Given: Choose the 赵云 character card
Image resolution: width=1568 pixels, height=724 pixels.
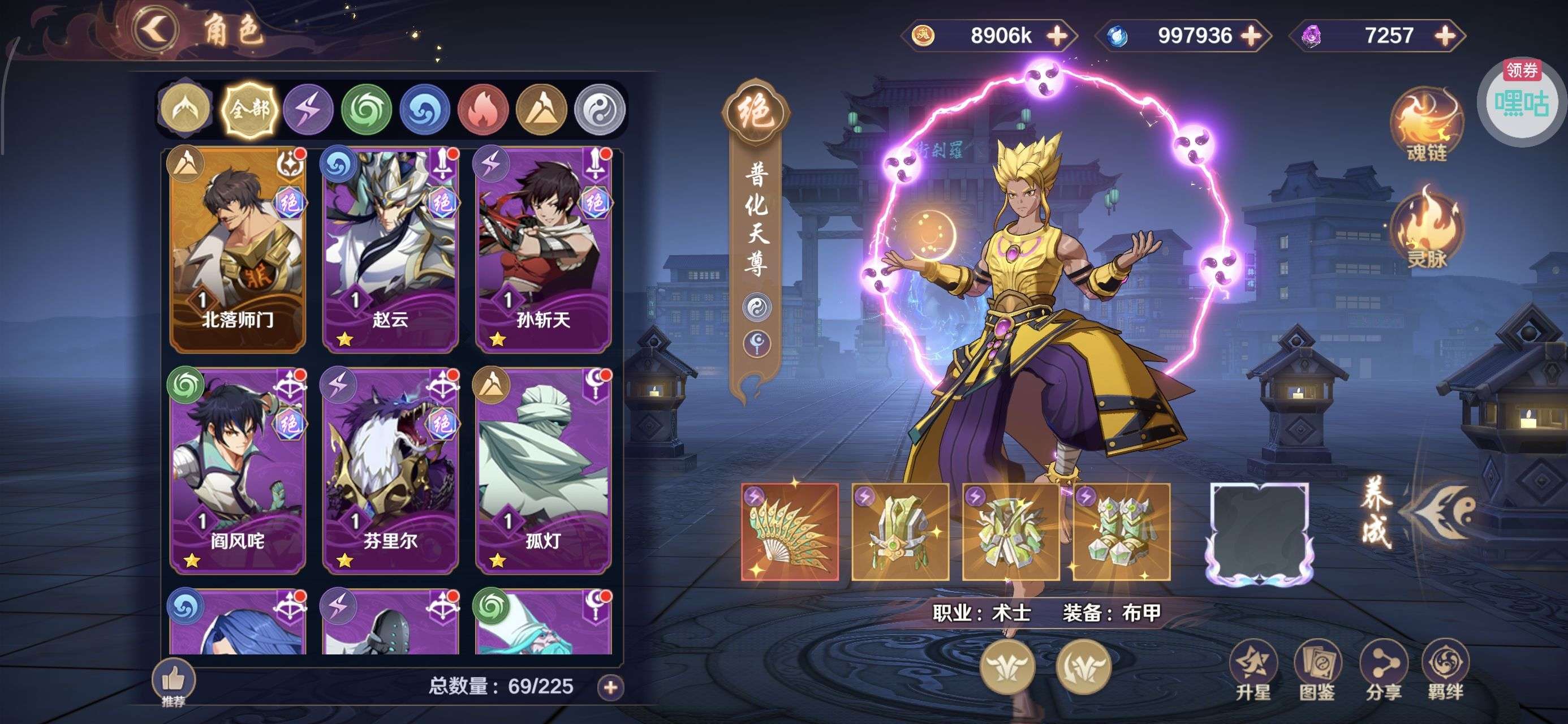Looking at the screenshot, I should click(390, 249).
